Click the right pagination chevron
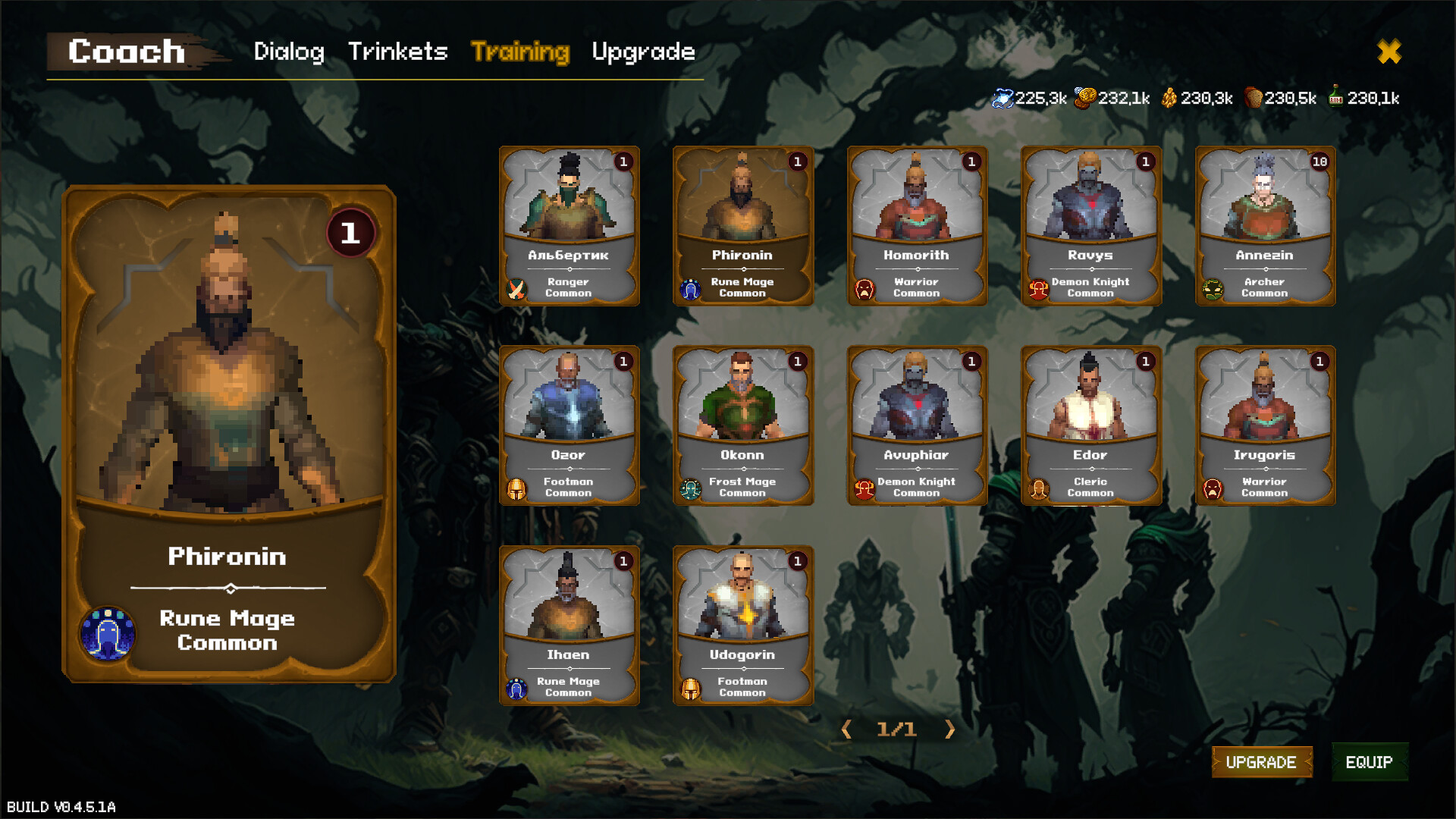The height and width of the screenshot is (819, 1456). 950,730
